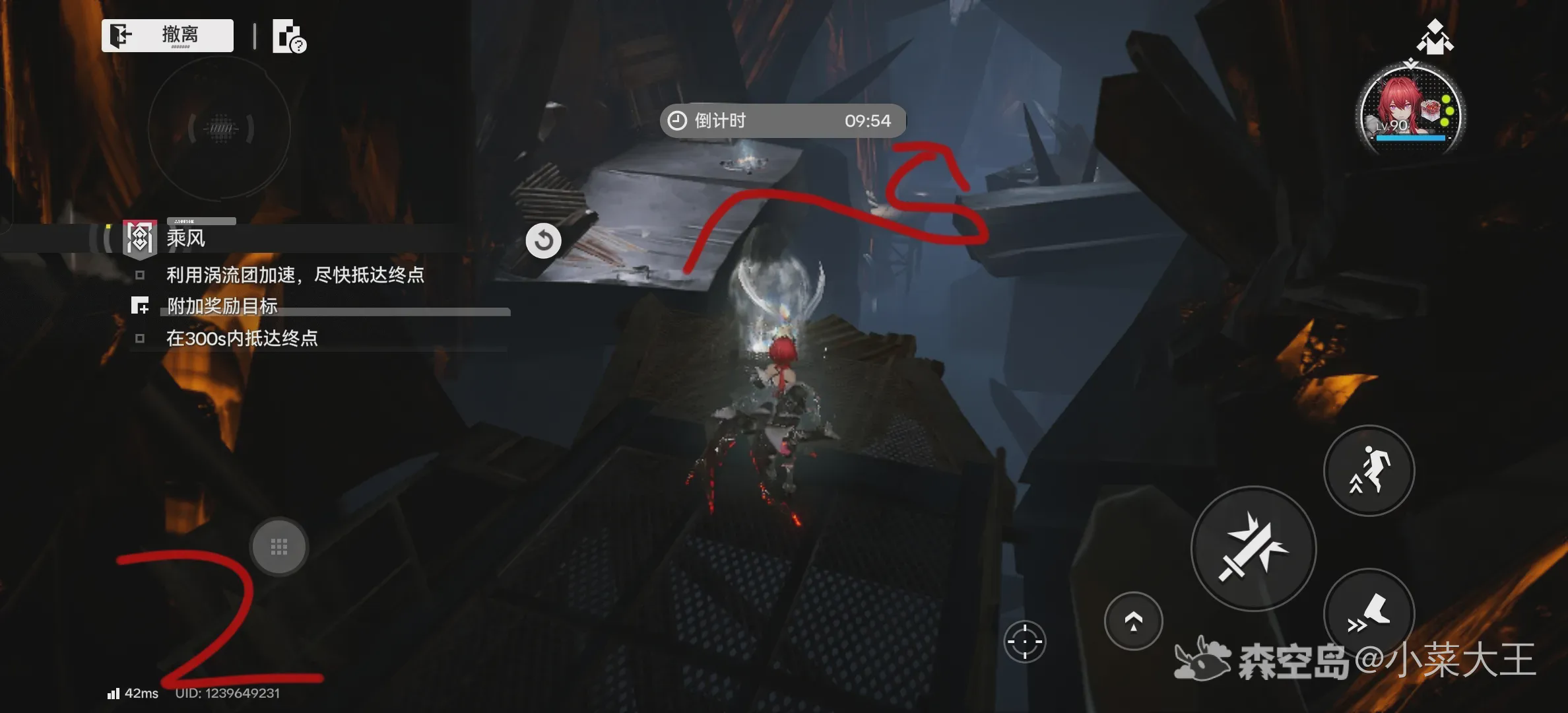The height and width of the screenshot is (713, 1568).
Task: Open the stacked cubes icon above portrait
Action: pyautogui.click(x=1435, y=37)
